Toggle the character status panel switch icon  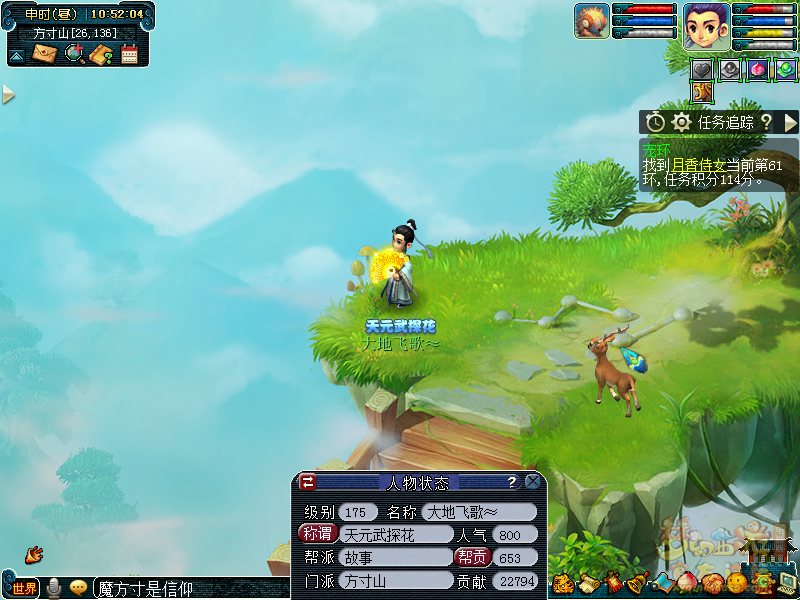(308, 482)
